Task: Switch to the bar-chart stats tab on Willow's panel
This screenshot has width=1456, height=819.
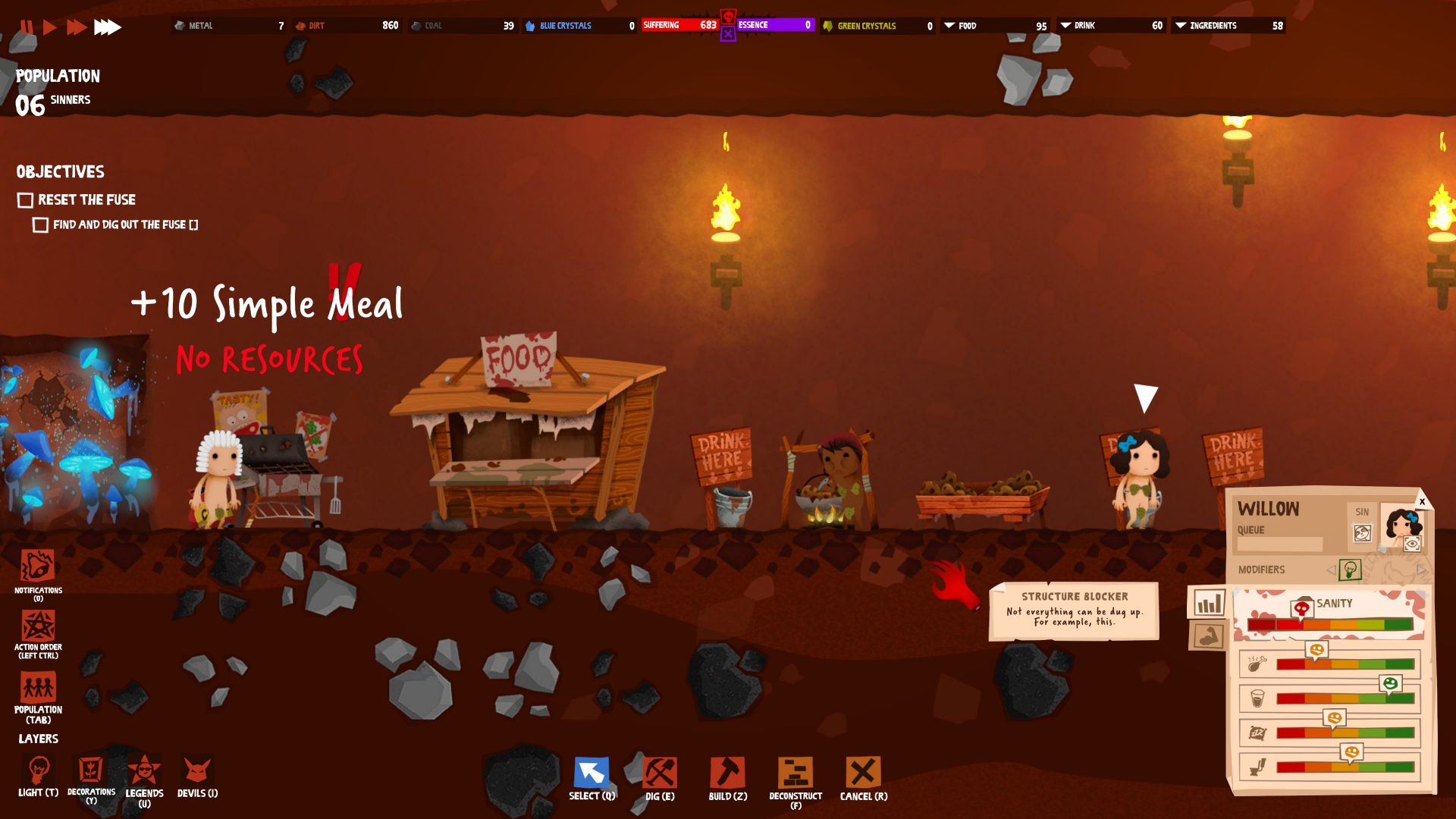Action: tap(1210, 604)
